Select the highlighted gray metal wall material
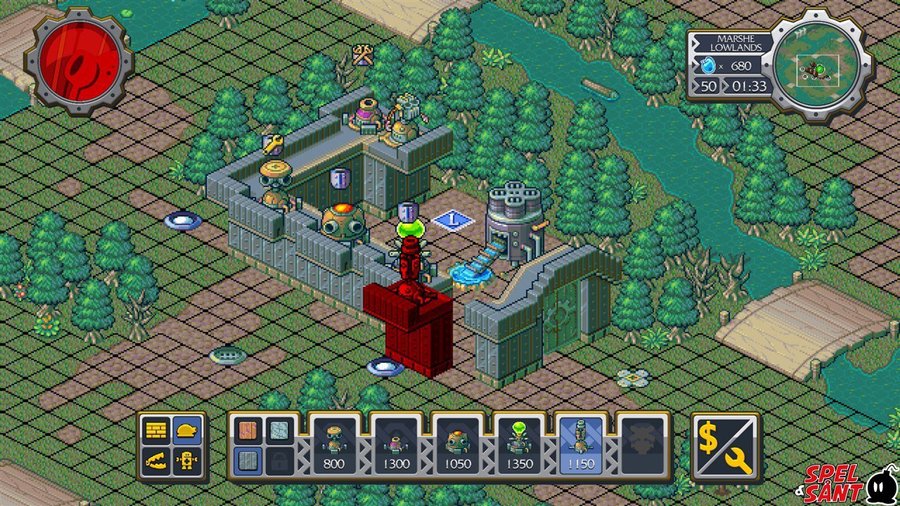 pyautogui.click(x=248, y=460)
